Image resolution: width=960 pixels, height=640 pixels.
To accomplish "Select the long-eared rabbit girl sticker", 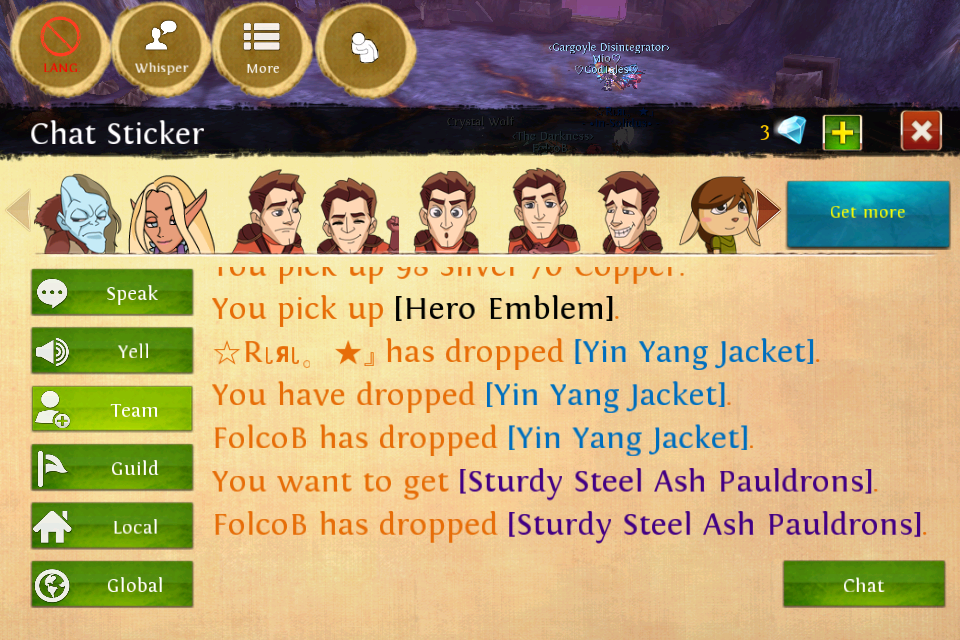I will [x=718, y=213].
